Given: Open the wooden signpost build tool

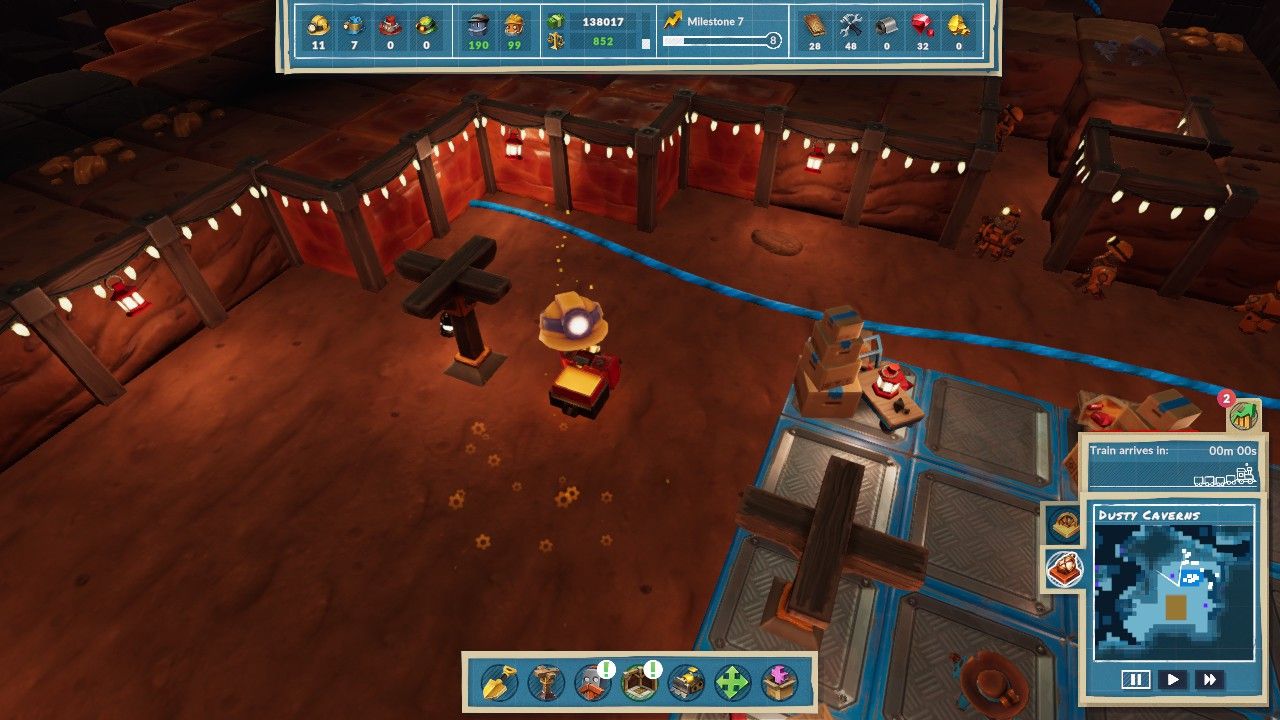Looking at the screenshot, I should (546, 683).
